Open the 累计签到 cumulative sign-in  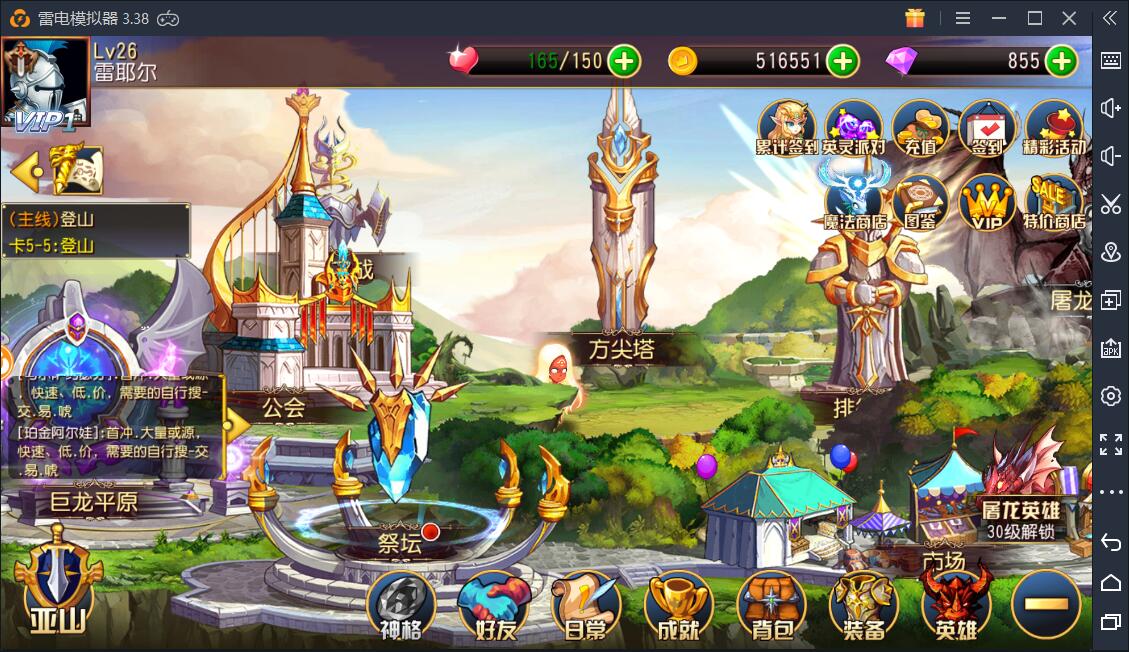click(787, 128)
